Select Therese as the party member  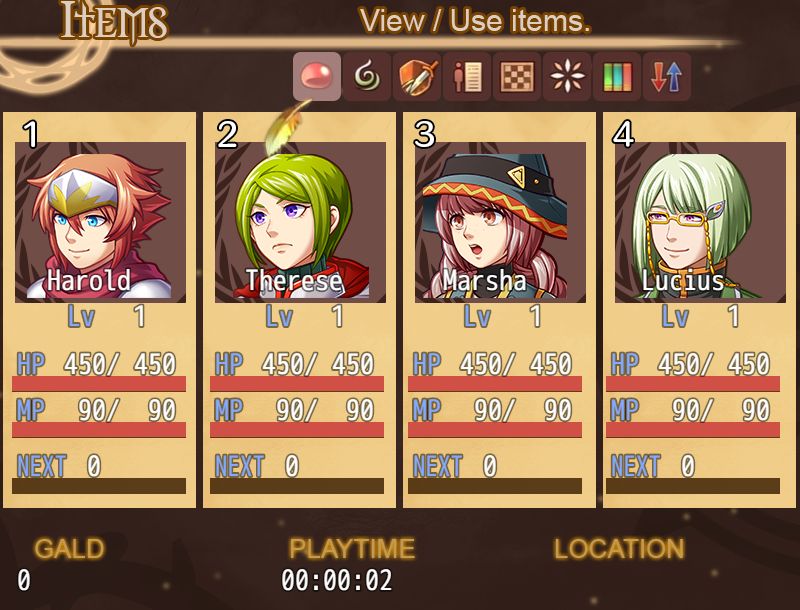[x=299, y=310]
